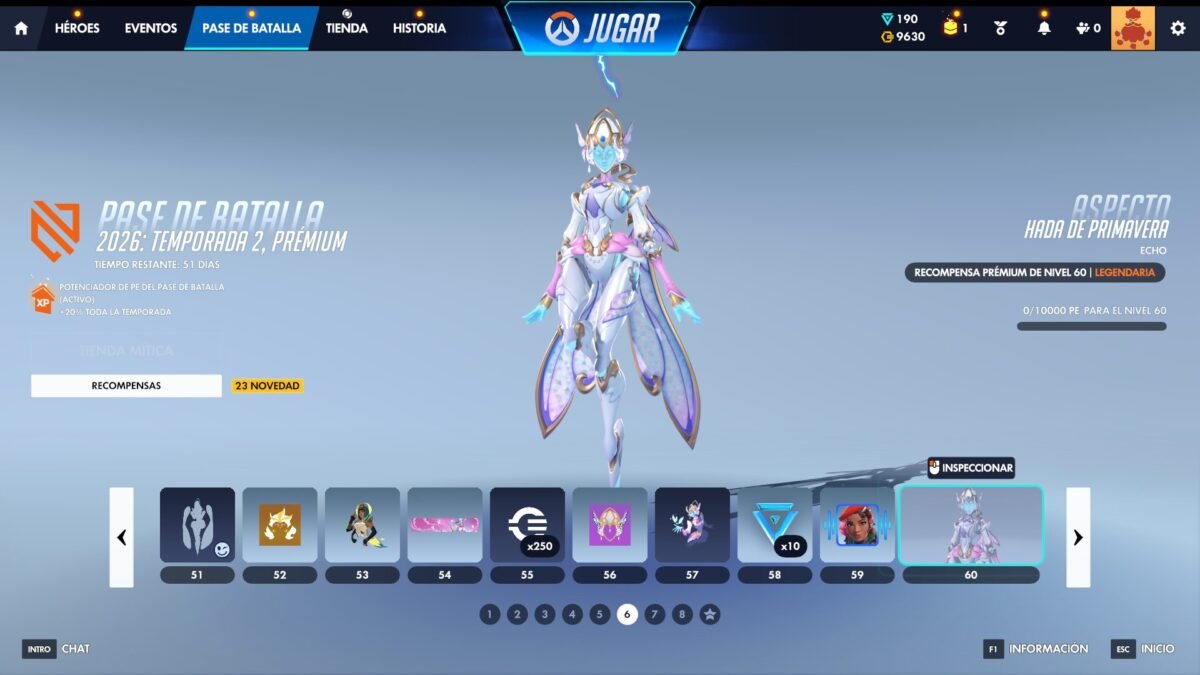
Task: Open the player profile avatar
Action: pos(1132,28)
